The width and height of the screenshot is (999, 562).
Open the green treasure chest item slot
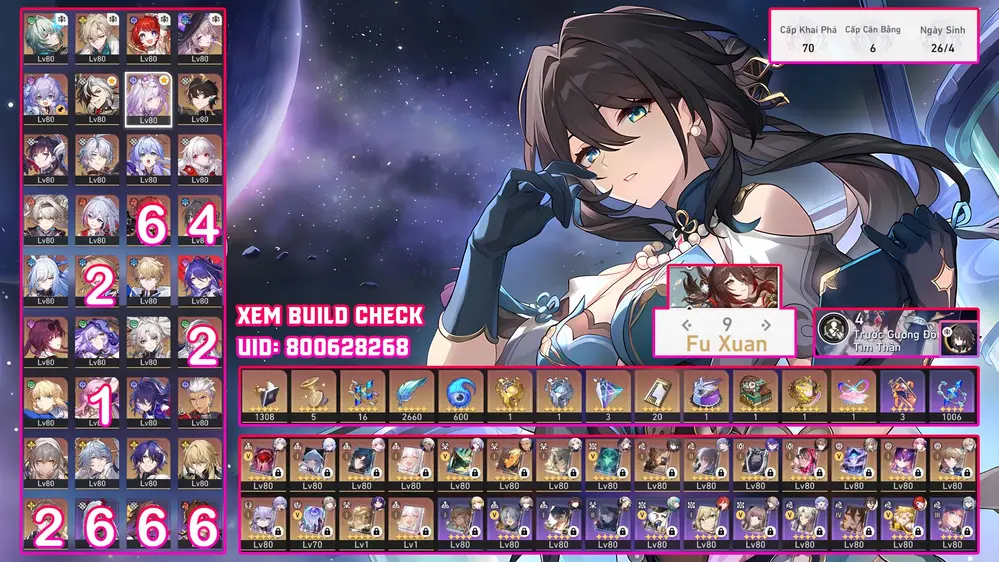(757, 394)
